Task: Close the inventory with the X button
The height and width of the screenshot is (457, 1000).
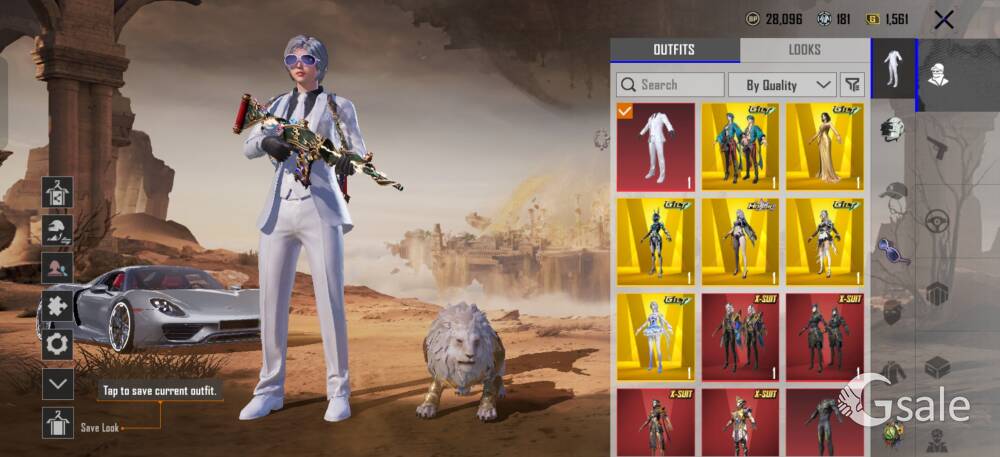Action: 943,19
